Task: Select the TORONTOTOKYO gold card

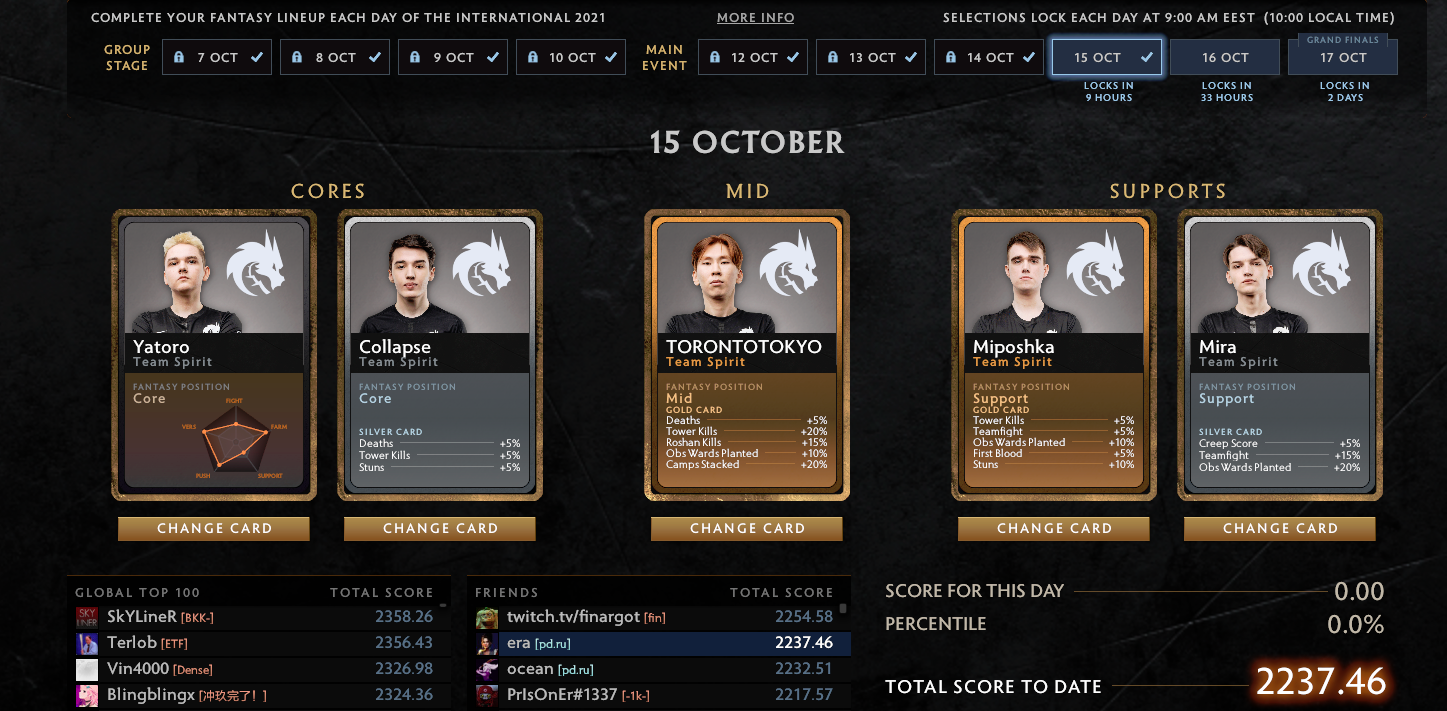Action: tap(747, 354)
